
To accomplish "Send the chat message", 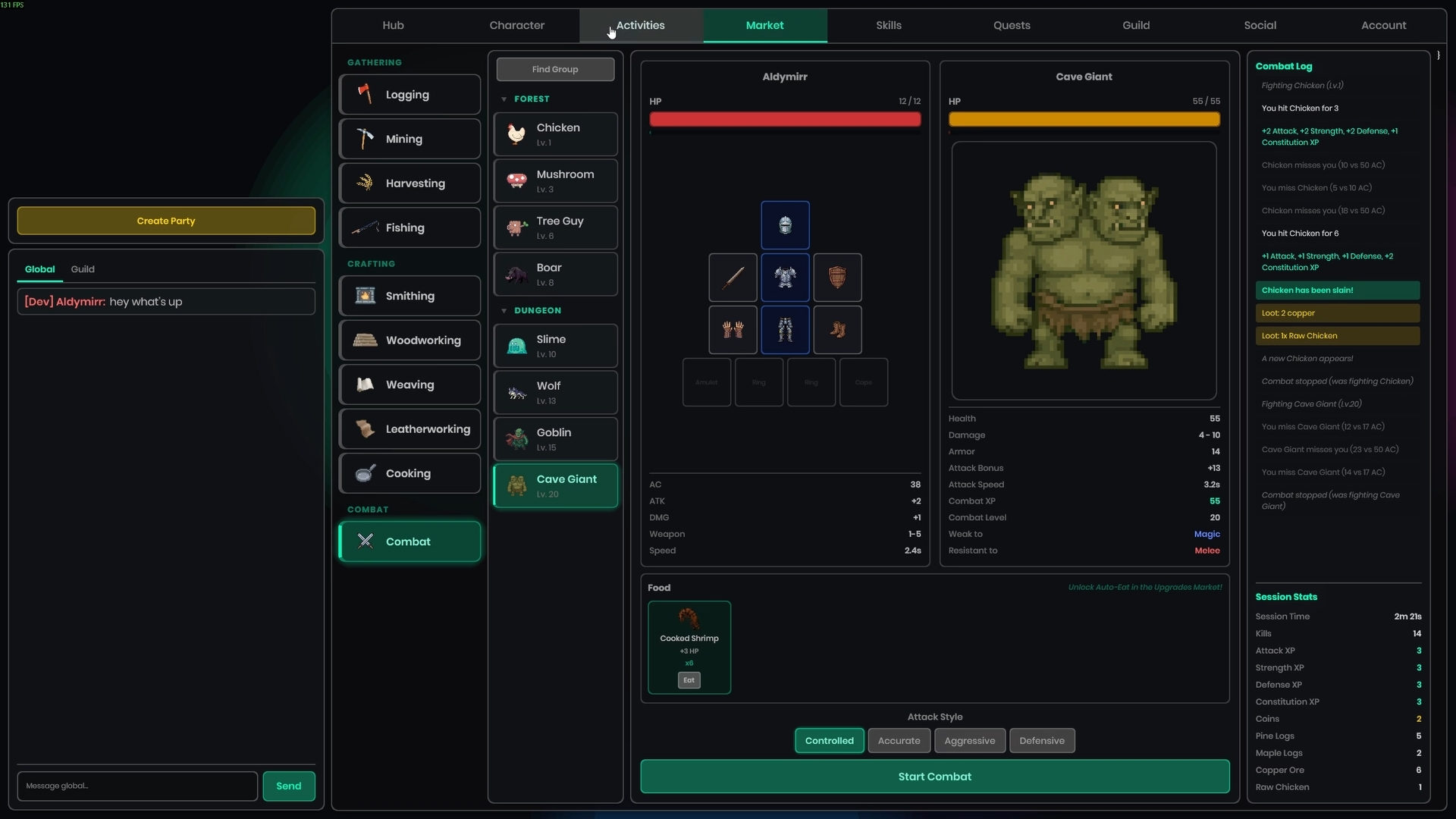I will (x=288, y=786).
